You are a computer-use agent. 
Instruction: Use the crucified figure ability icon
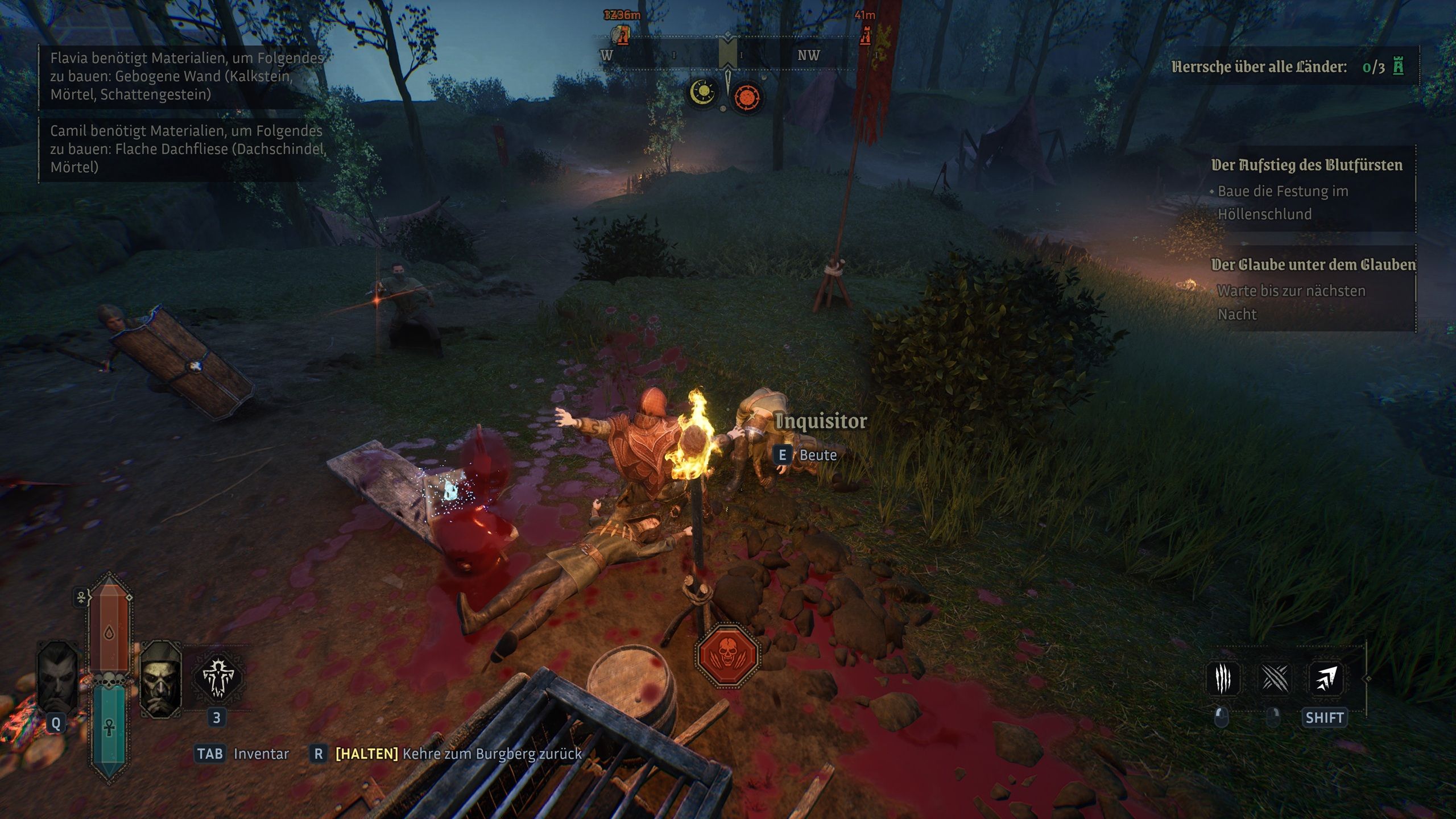(x=218, y=678)
